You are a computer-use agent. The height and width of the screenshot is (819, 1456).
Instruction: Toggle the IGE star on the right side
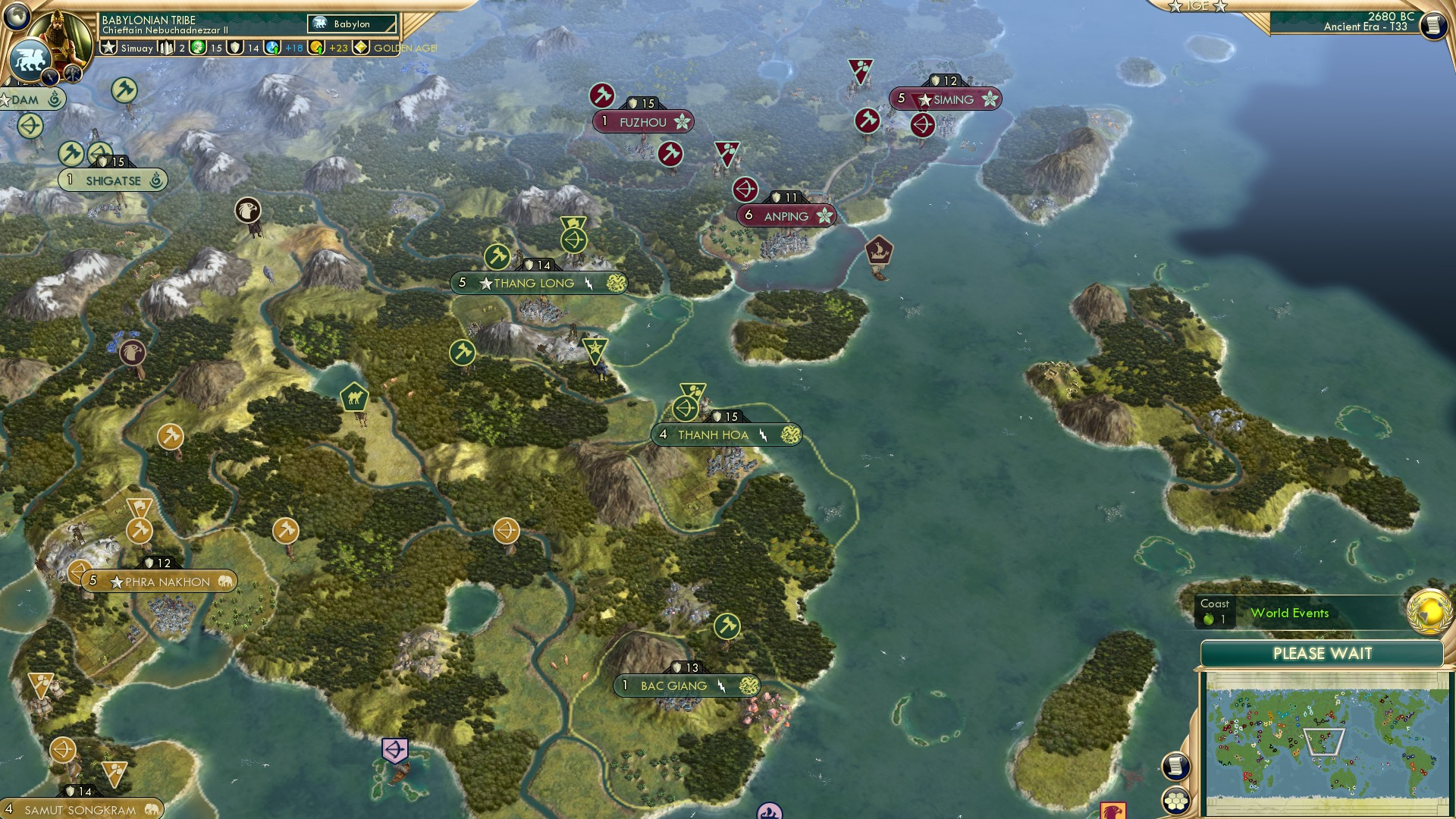pos(1219,6)
